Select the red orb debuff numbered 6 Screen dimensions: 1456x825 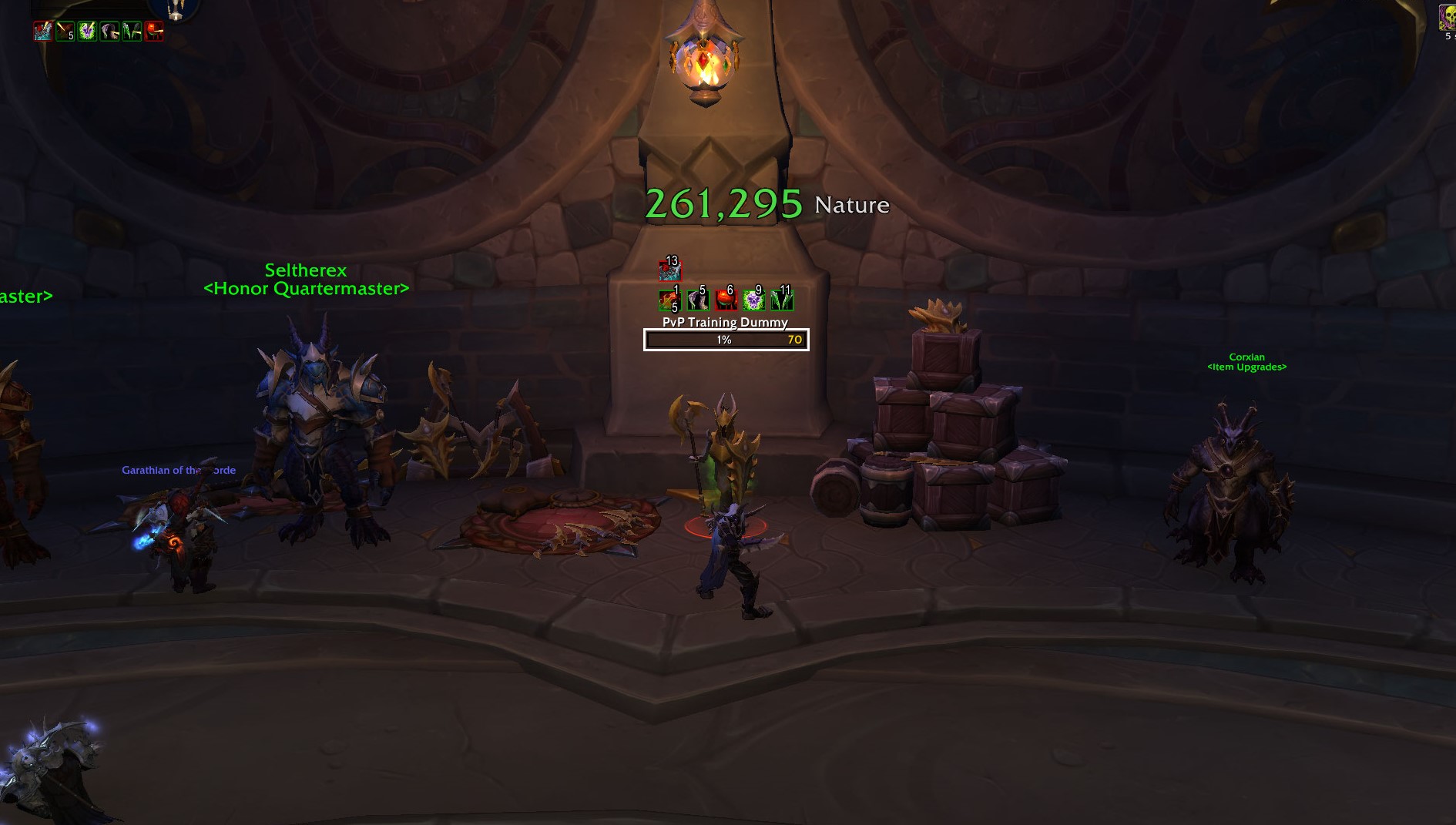coord(726,301)
